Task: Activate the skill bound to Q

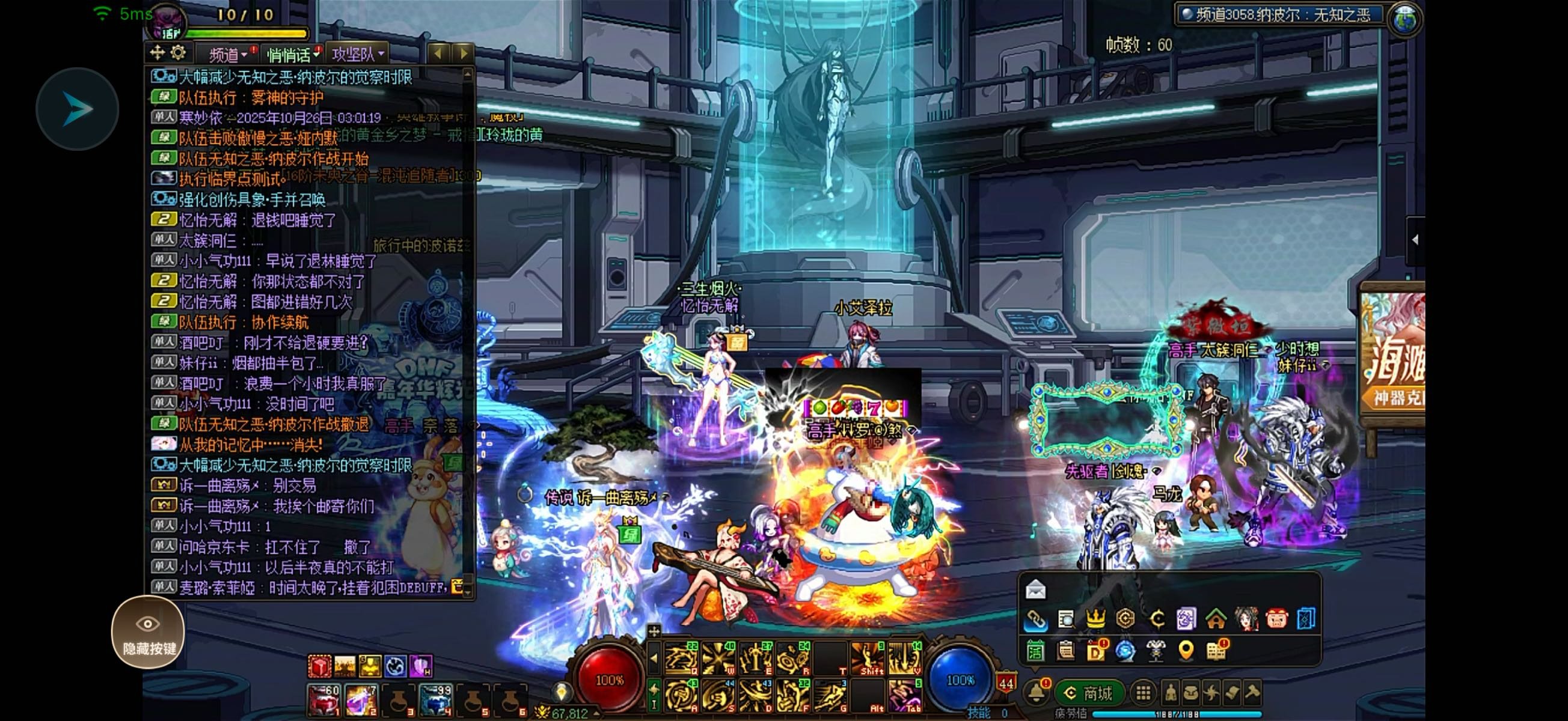Action: pyautogui.click(x=681, y=659)
